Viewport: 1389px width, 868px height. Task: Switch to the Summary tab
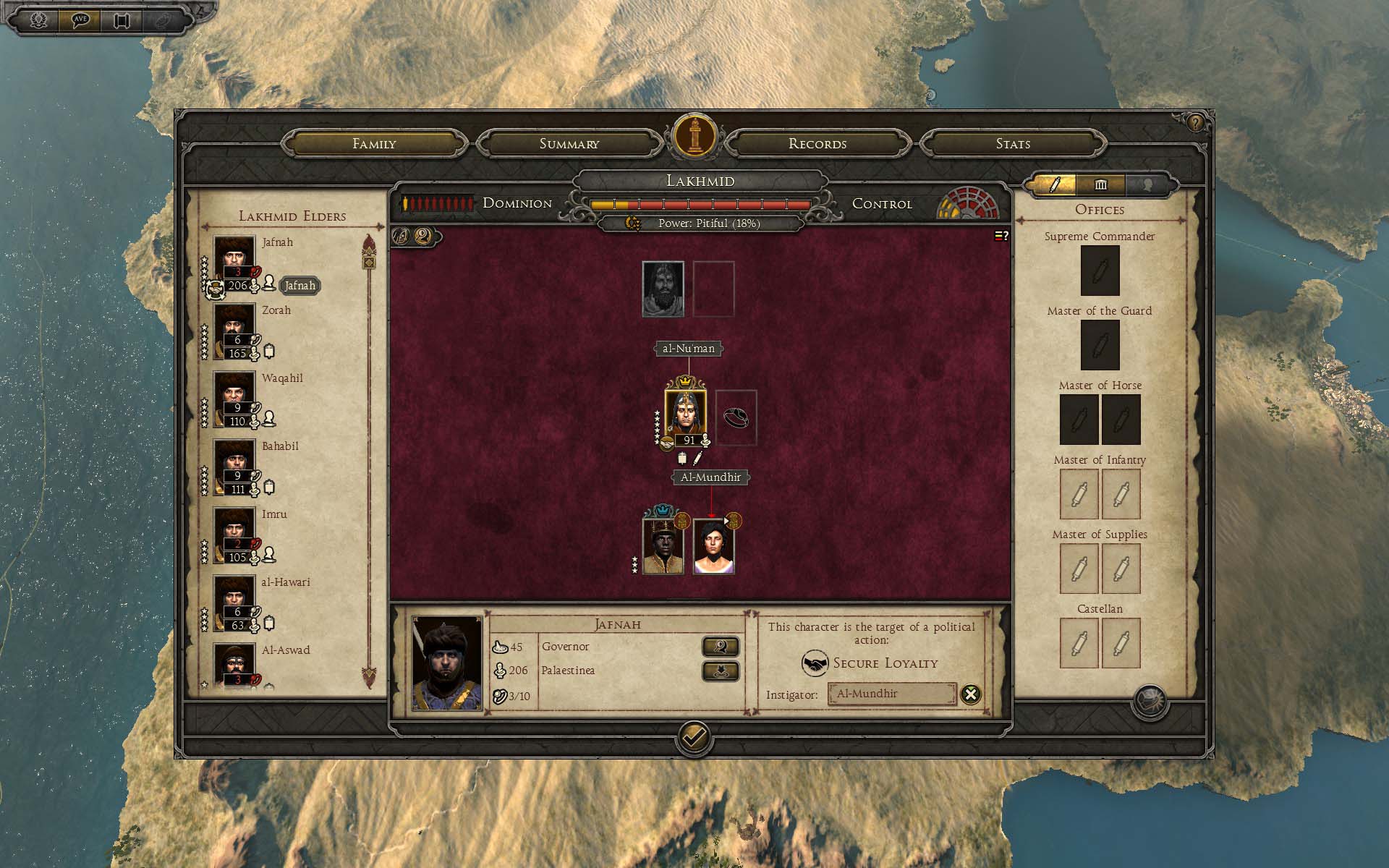click(x=569, y=143)
